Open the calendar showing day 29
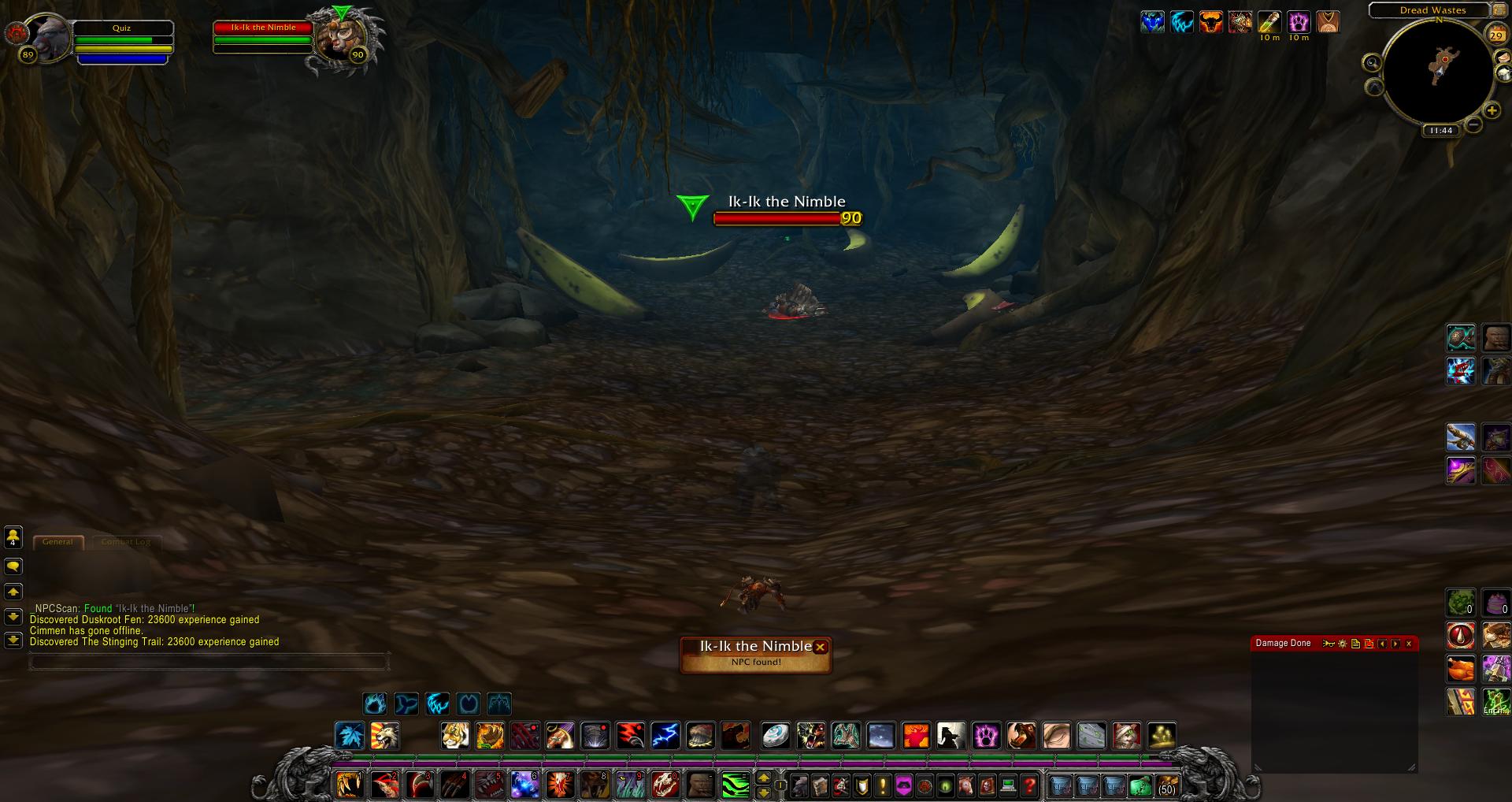 tap(1495, 35)
